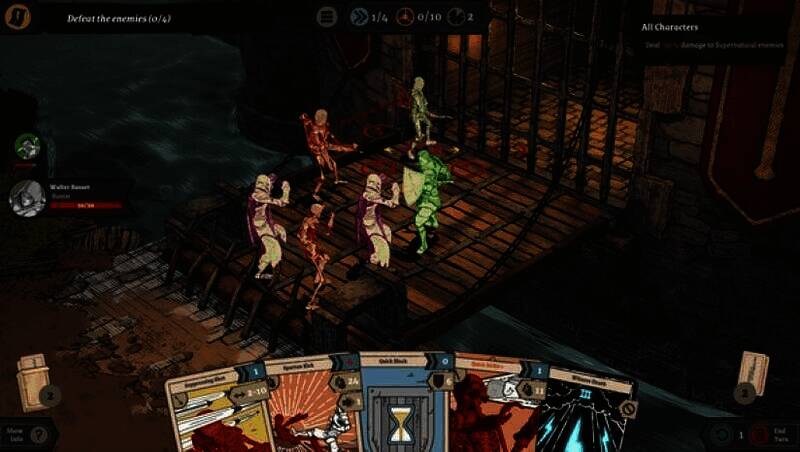Screen dimensions: 800x452
Task: Select the green-ringed character portrait
Action: coord(28,147)
